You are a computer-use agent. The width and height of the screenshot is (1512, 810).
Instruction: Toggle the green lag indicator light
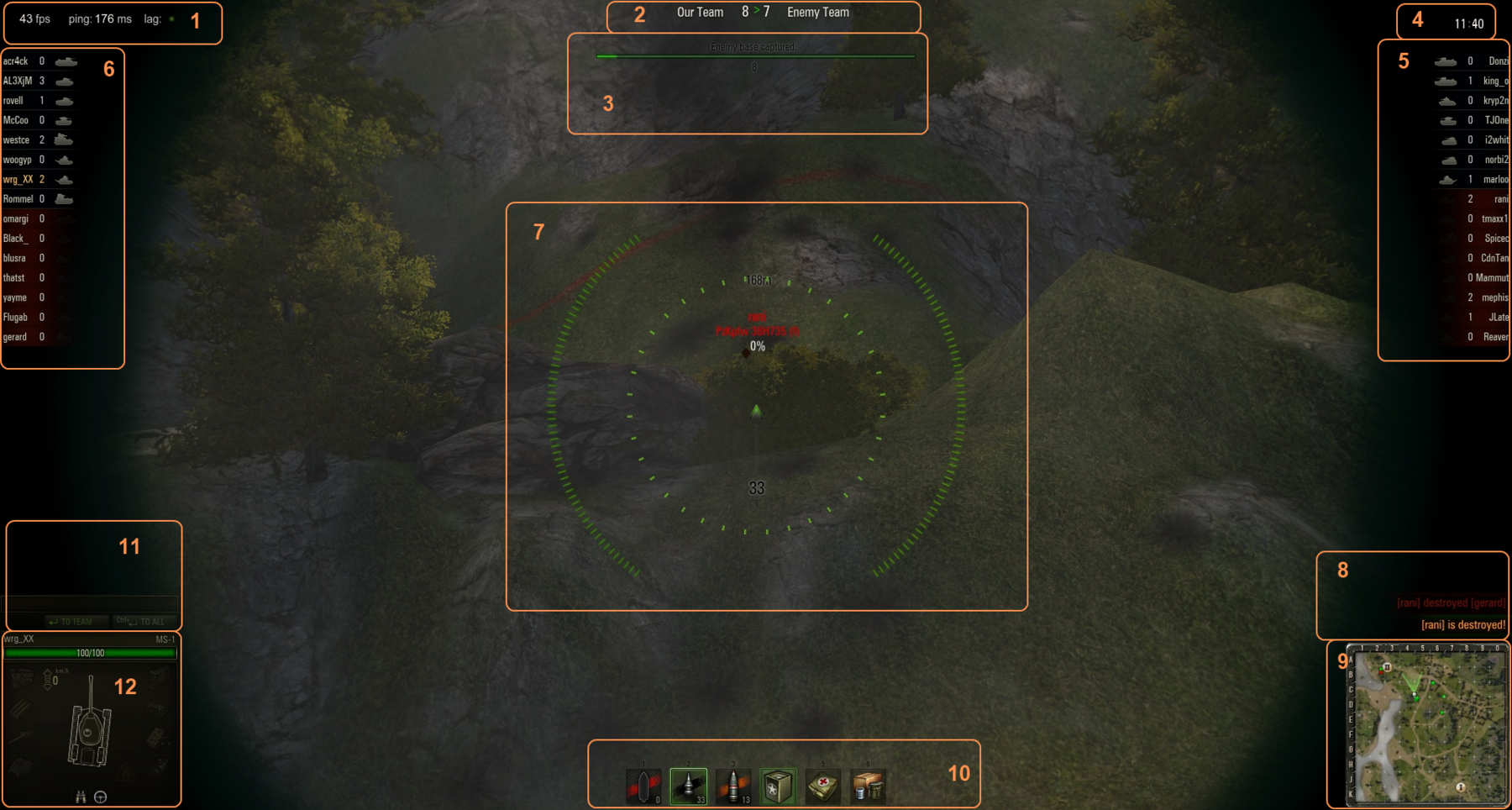tap(171, 18)
